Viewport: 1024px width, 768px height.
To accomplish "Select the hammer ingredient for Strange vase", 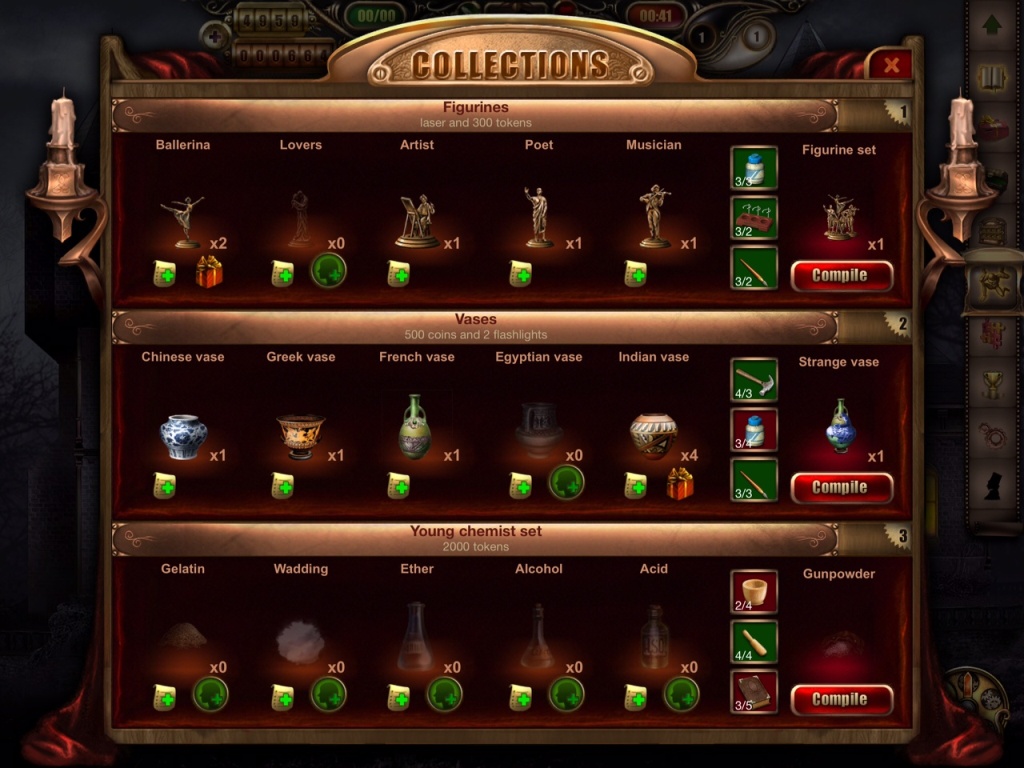I will tap(754, 380).
